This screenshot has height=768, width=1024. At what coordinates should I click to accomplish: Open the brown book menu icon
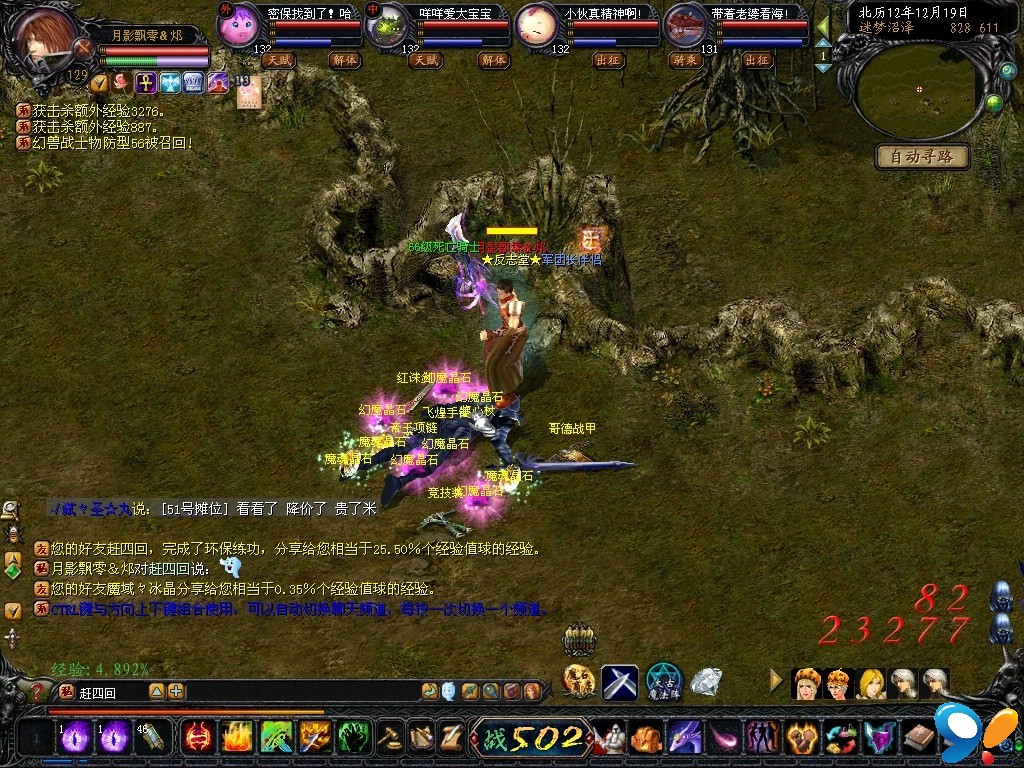pos(918,738)
